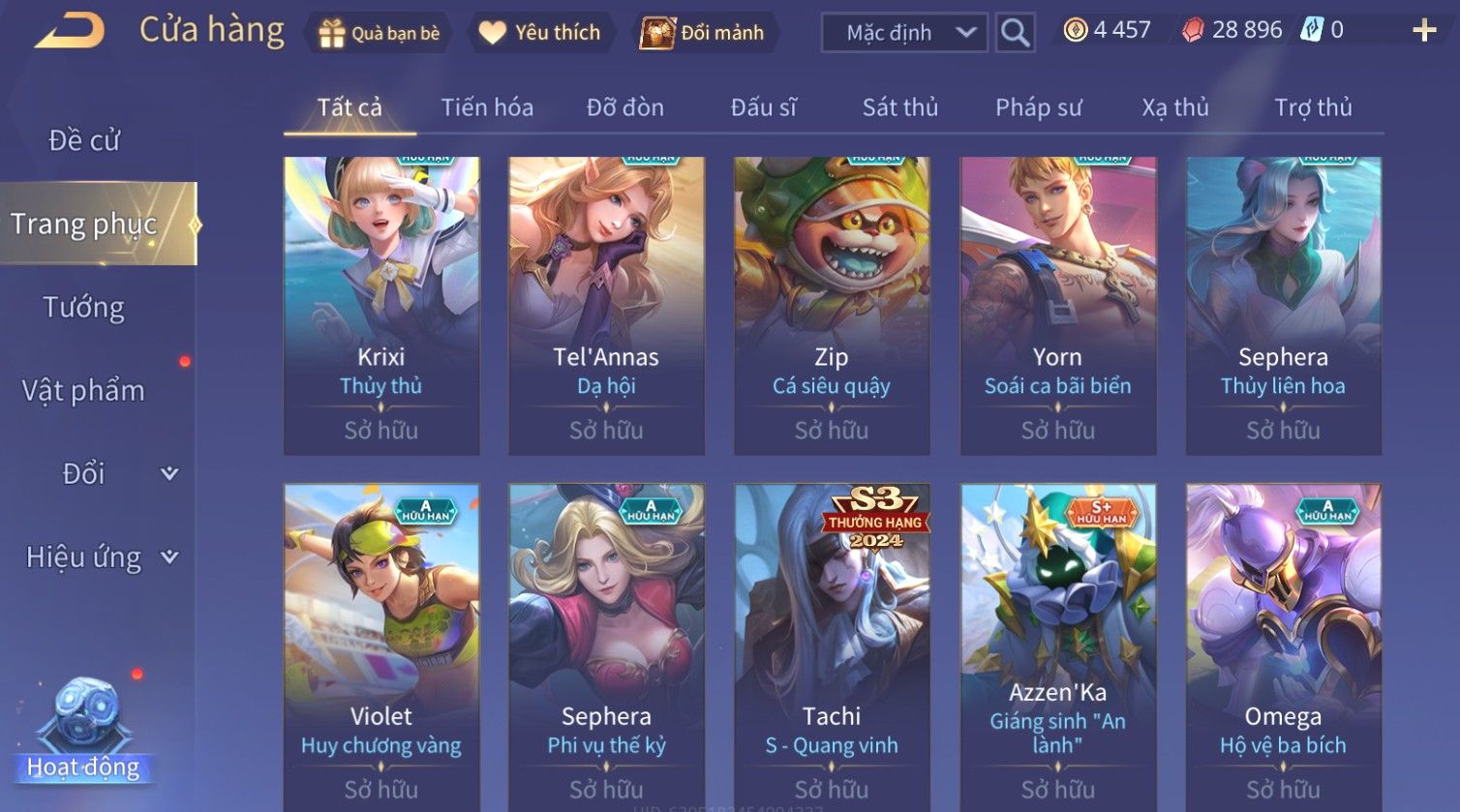
Task: Show the Sát thủ skins tab
Action: point(900,107)
